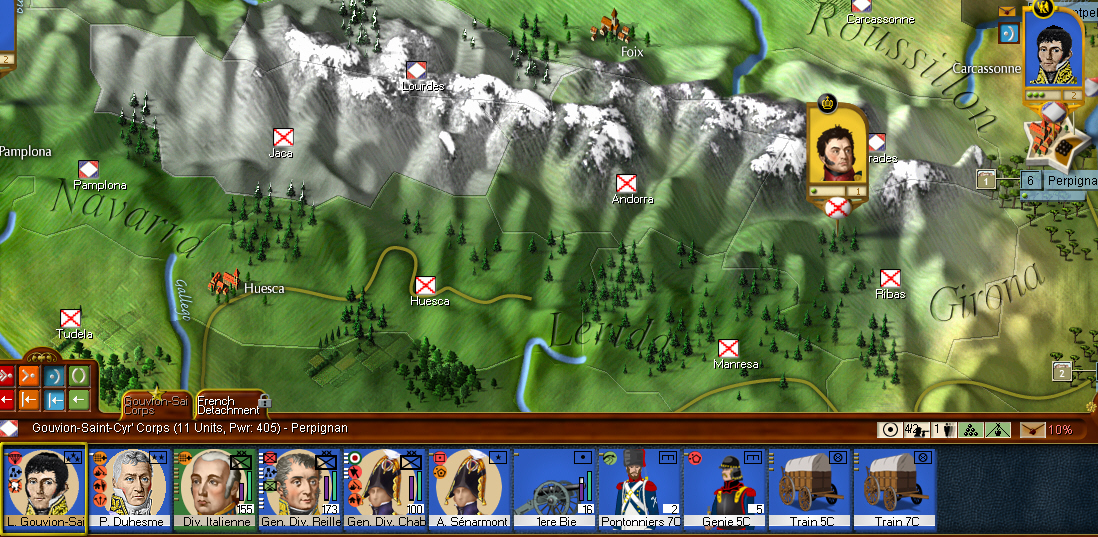Image resolution: width=1098 pixels, height=537 pixels.
Task: Click the green parentheses posture button
Action: pos(78,377)
